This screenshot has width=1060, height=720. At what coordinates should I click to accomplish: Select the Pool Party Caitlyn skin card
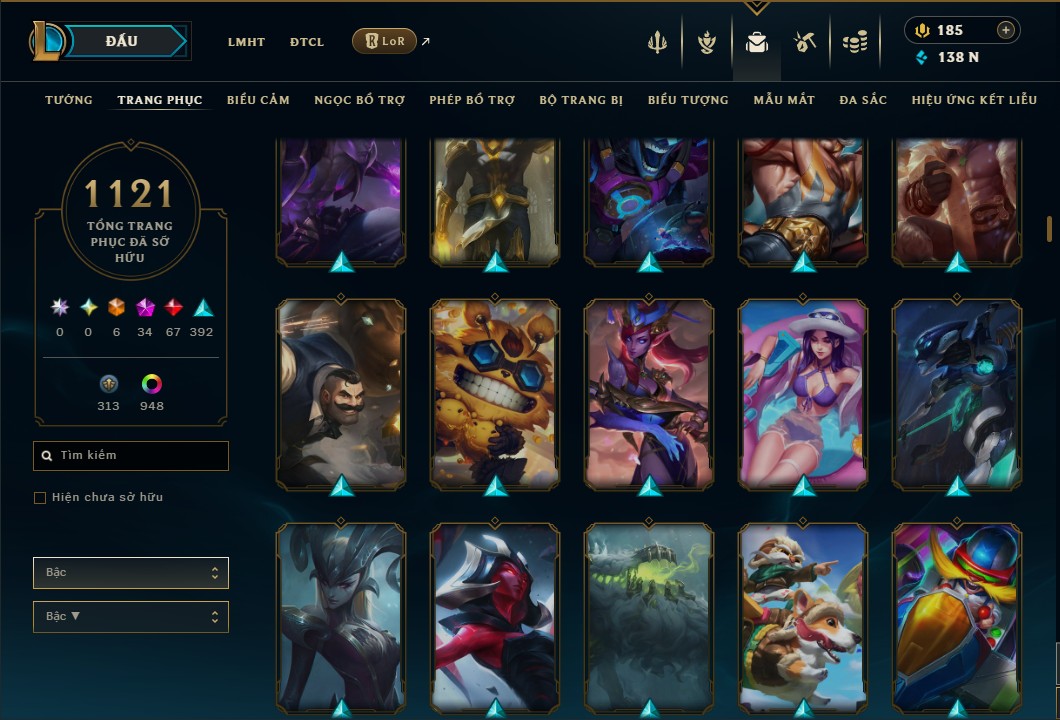pos(803,392)
